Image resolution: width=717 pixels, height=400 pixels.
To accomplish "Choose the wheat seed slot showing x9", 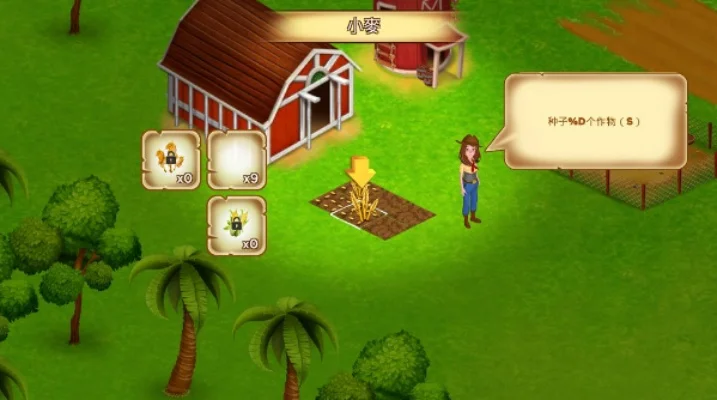I will (236, 160).
